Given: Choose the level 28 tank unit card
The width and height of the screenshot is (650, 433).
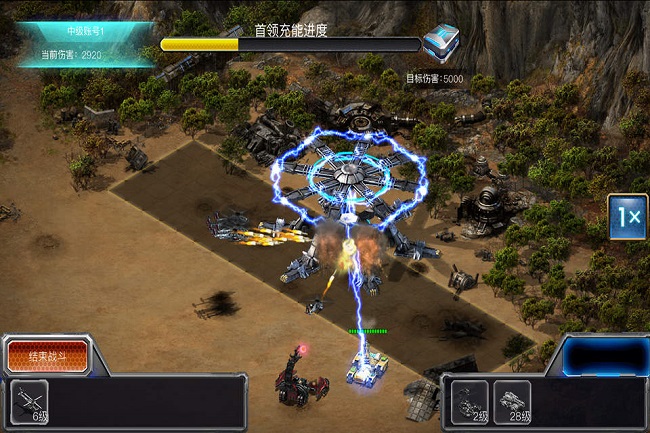Looking at the screenshot, I should (515, 402).
